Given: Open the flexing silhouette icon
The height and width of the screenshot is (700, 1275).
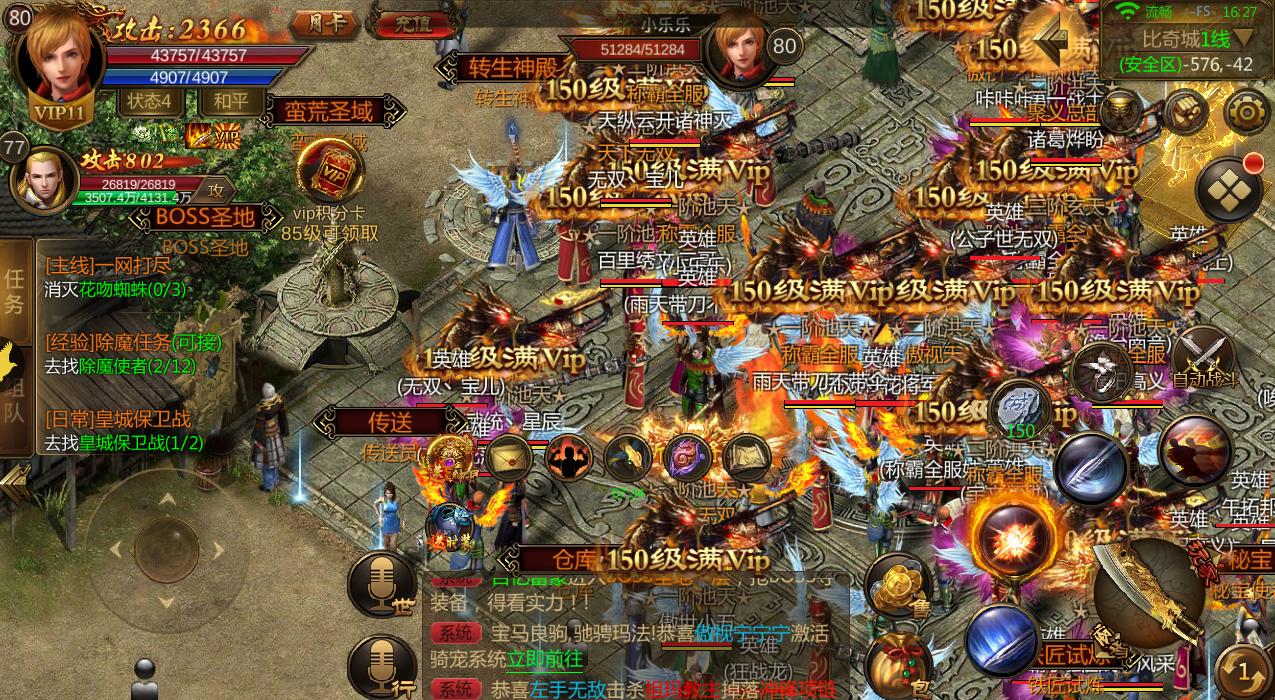Looking at the screenshot, I should 568,459.
